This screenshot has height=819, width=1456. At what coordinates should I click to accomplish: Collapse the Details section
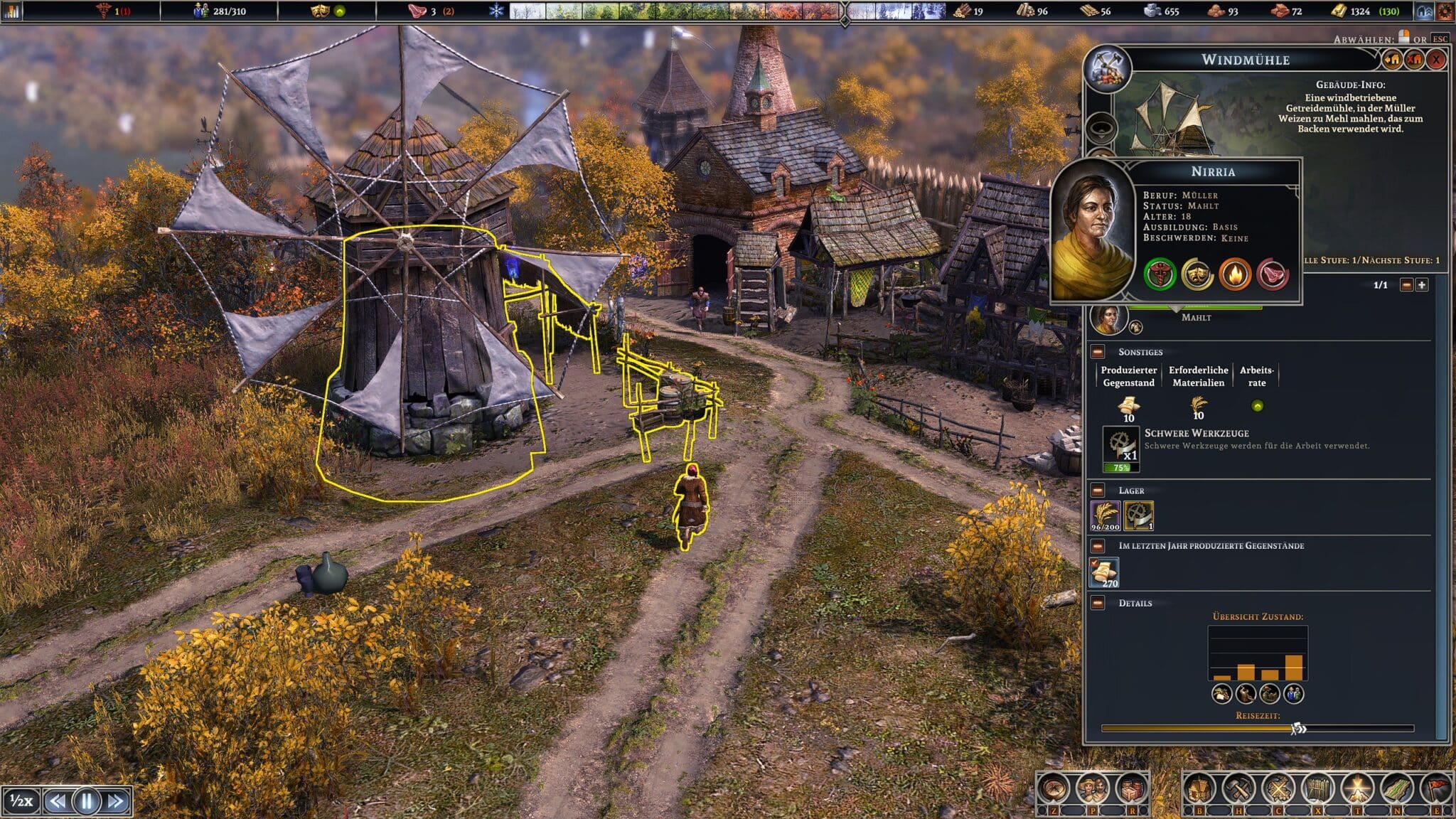(x=1098, y=603)
